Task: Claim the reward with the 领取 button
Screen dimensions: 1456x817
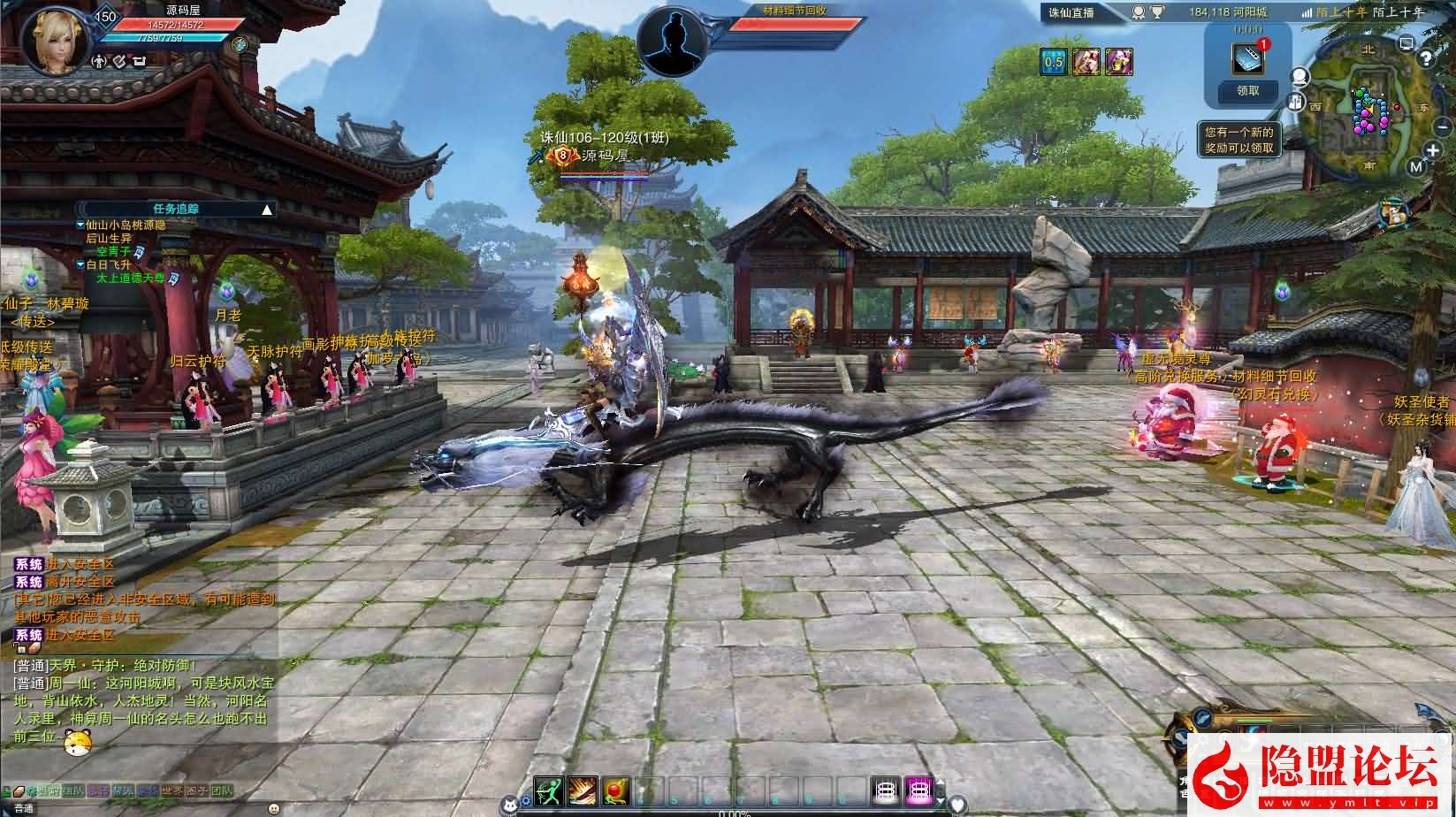Action: click(1247, 90)
